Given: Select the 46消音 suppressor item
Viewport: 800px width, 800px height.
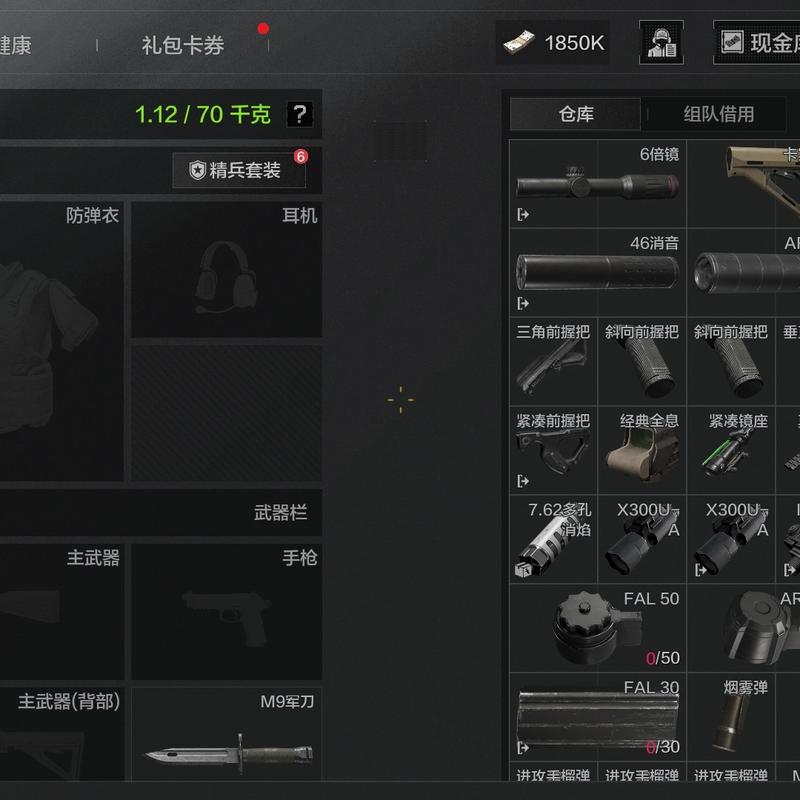Looking at the screenshot, I should pyautogui.click(x=598, y=271).
